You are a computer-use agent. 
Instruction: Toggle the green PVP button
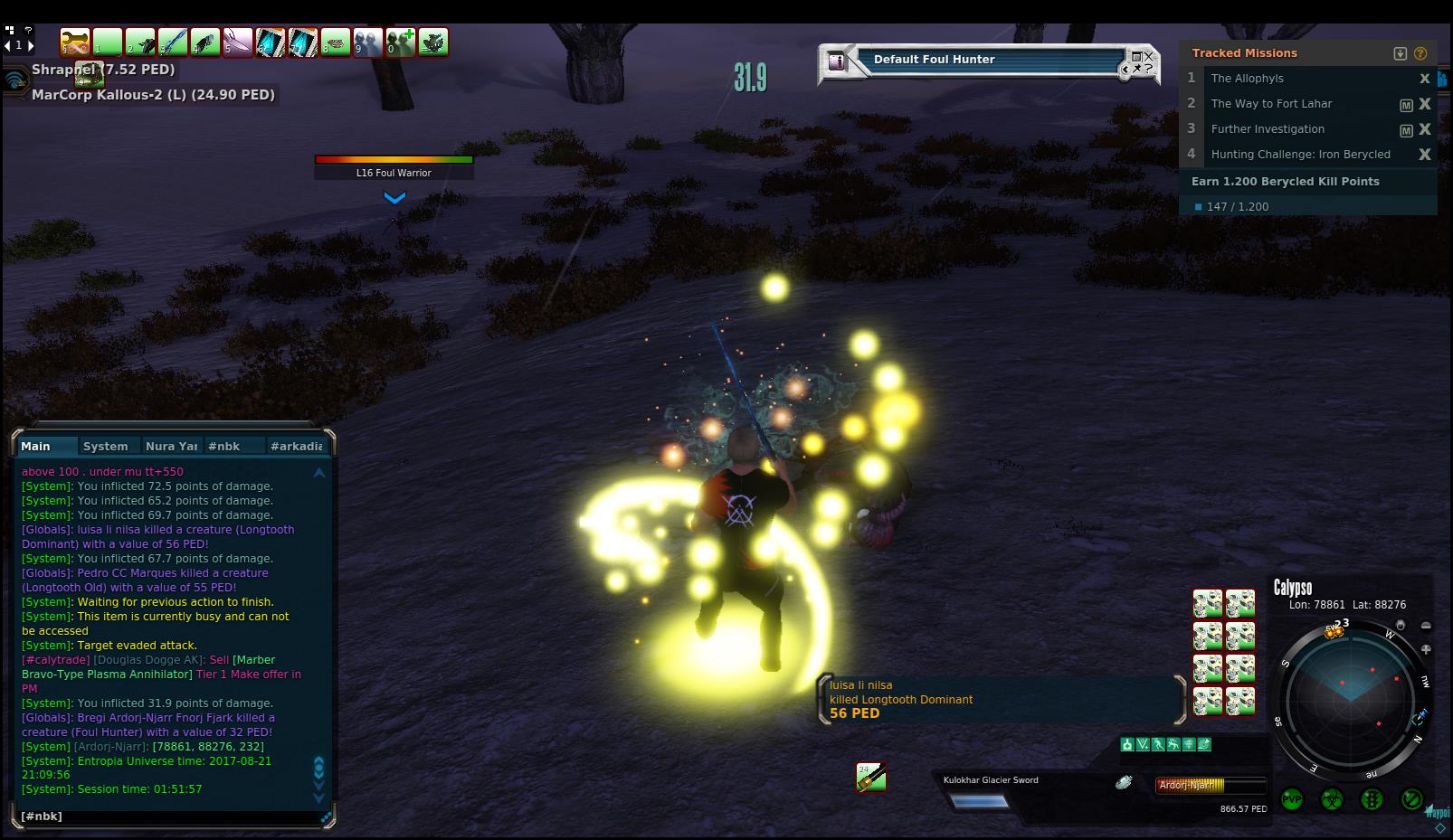point(1291,800)
